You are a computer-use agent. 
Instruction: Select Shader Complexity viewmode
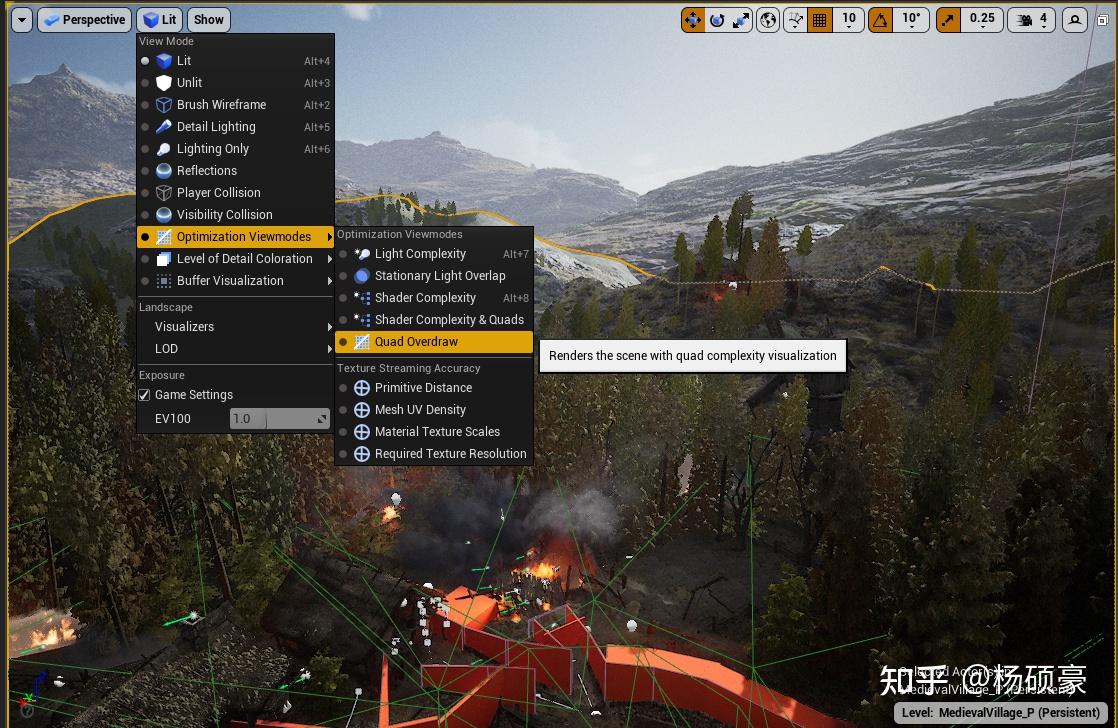tap(425, 298)
